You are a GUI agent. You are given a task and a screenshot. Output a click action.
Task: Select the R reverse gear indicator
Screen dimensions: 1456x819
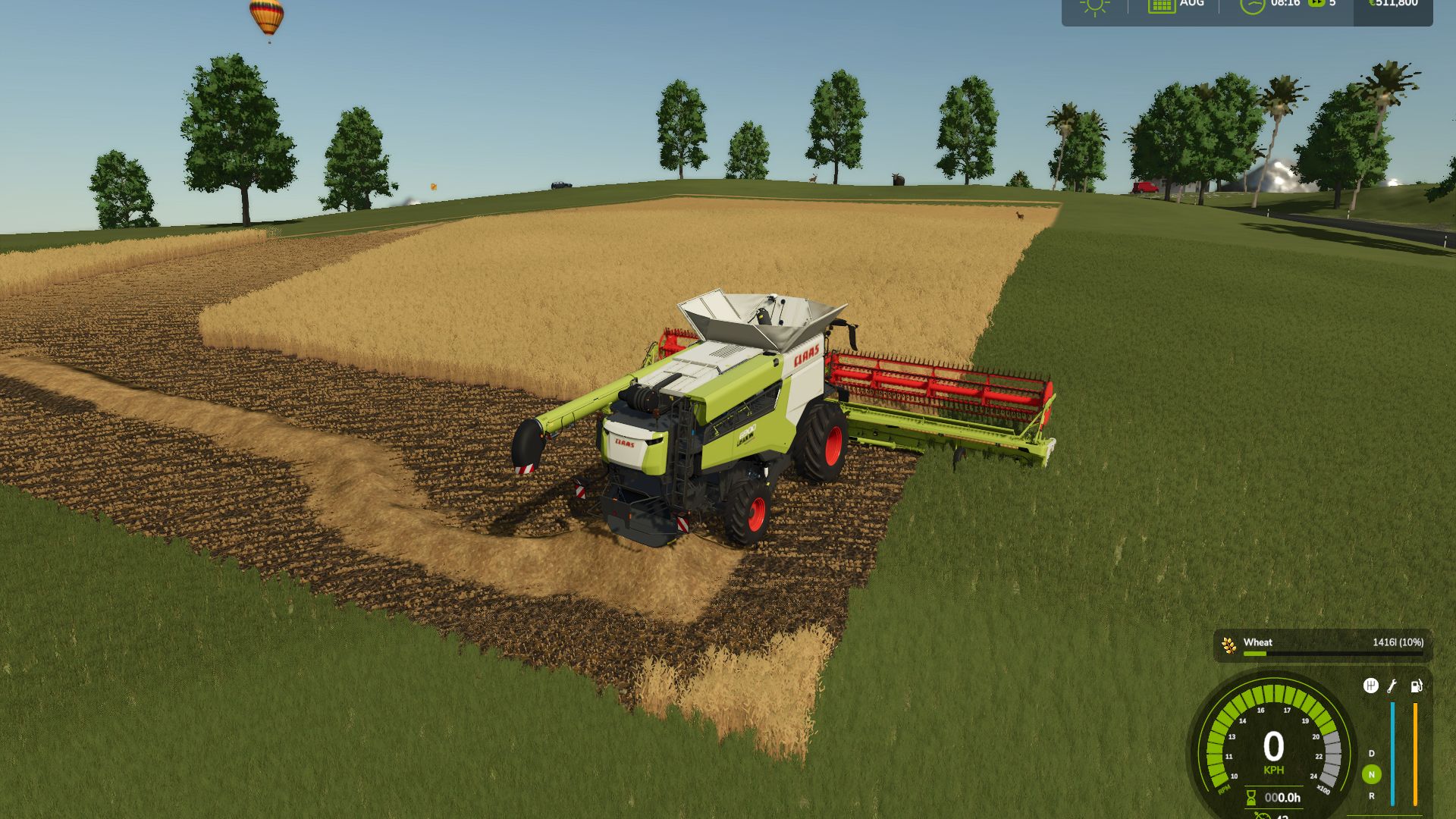(x=1371, y=796)
